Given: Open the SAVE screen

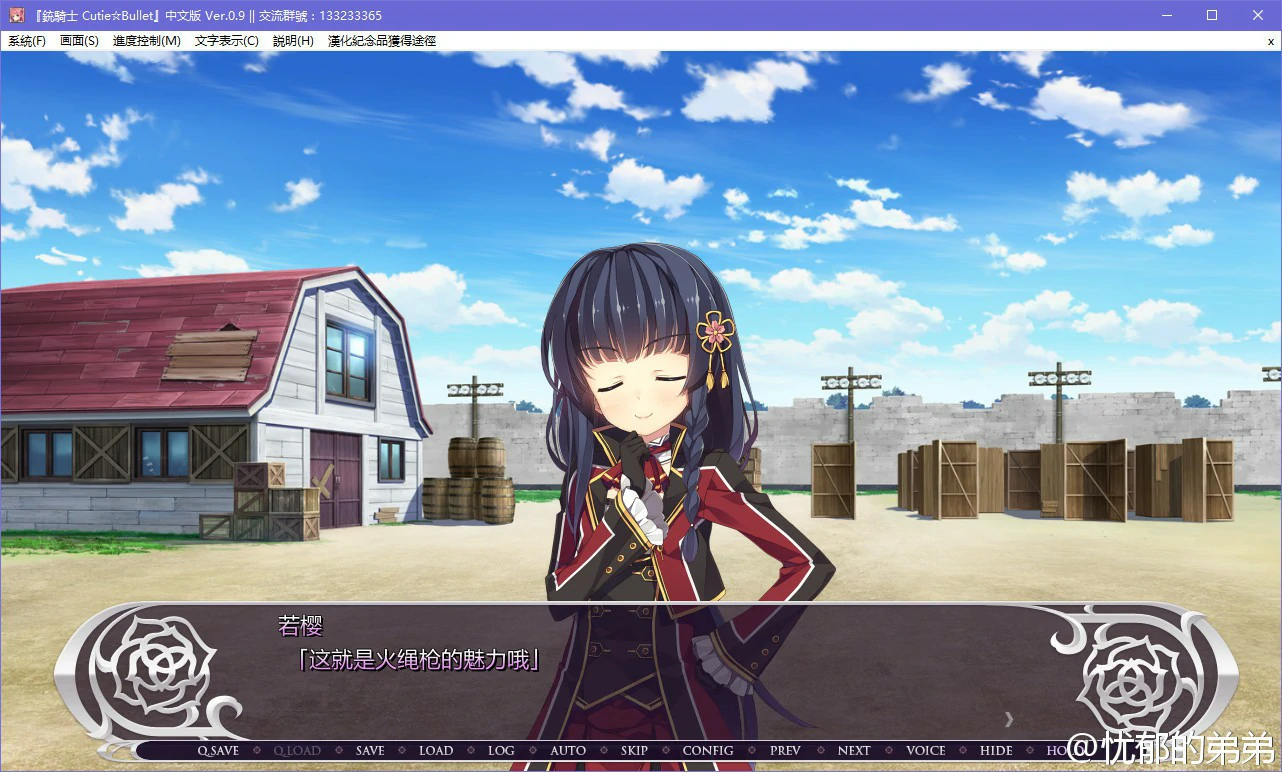Looking at the screenshot, I should [x=369, y=750].
